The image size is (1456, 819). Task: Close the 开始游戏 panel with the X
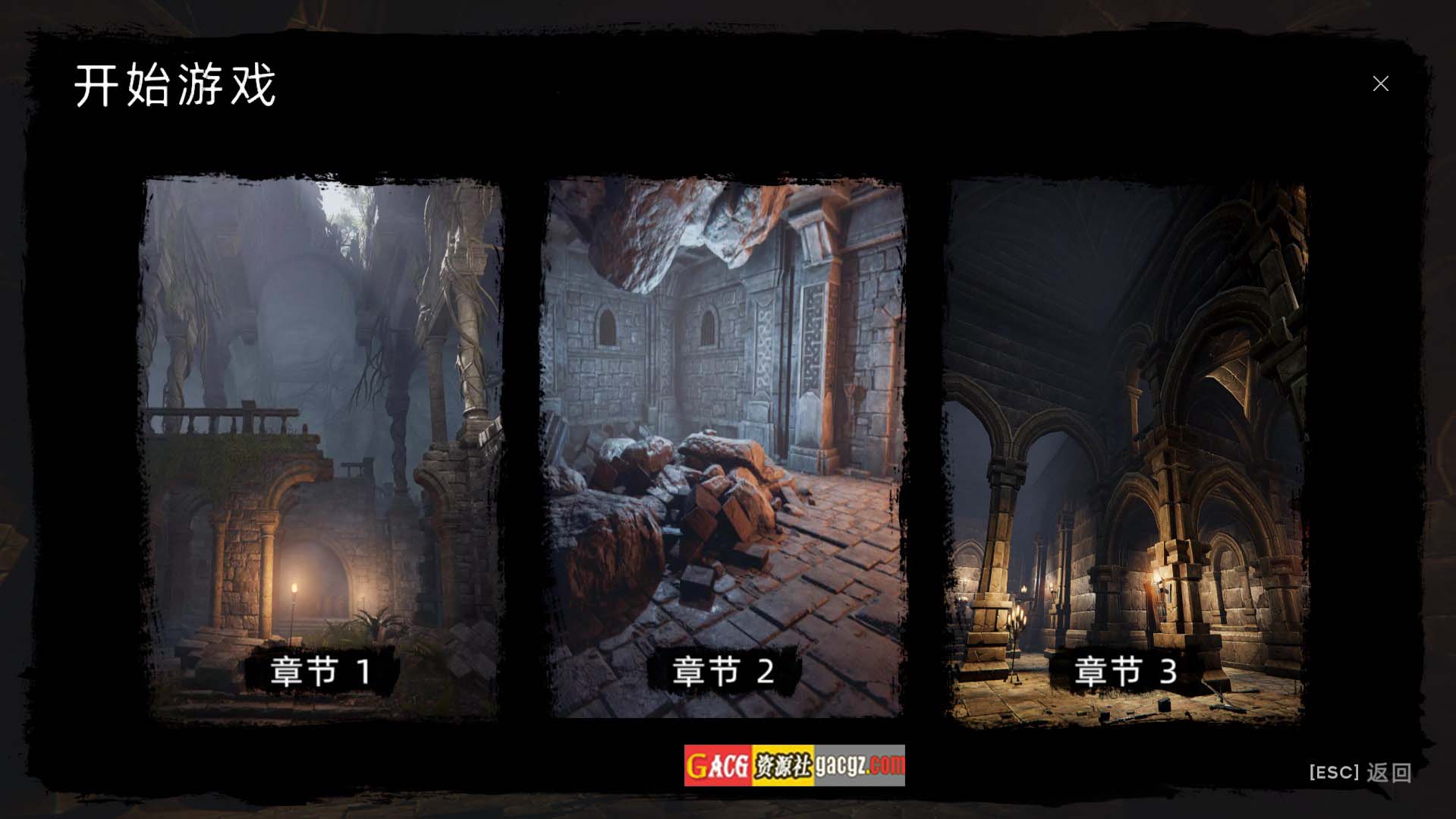(x=1380, y=83)
